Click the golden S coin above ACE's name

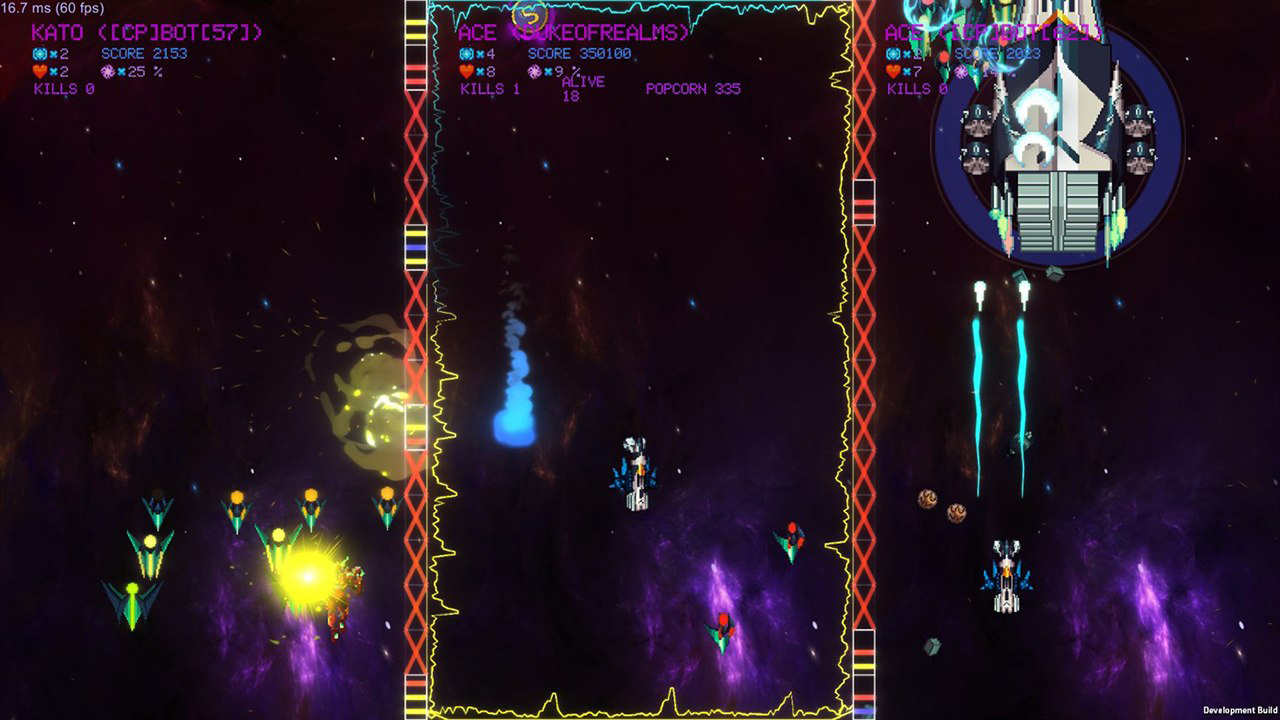530,17
